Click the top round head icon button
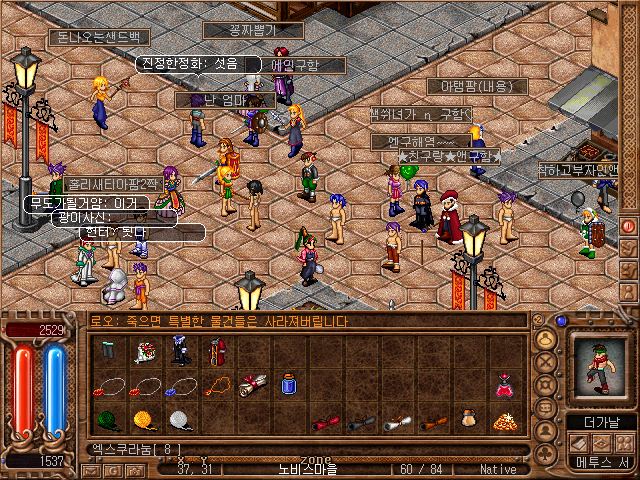Image resolution: width=640 pixels, height=480 pixels. [x=546, y=339]
